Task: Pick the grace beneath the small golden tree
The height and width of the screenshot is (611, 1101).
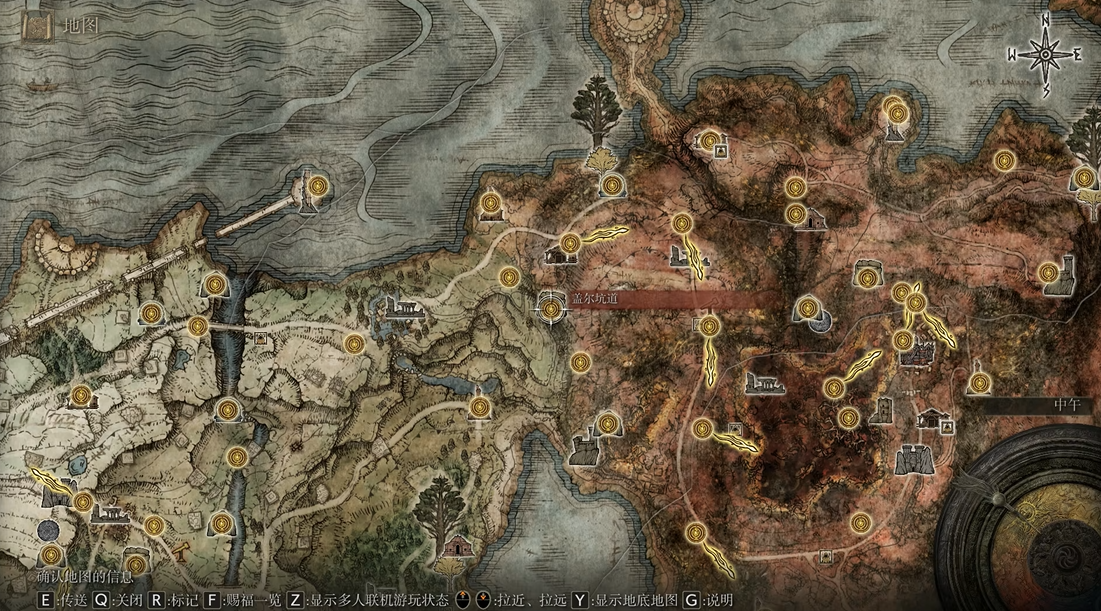Action: (x=612, y=184)
